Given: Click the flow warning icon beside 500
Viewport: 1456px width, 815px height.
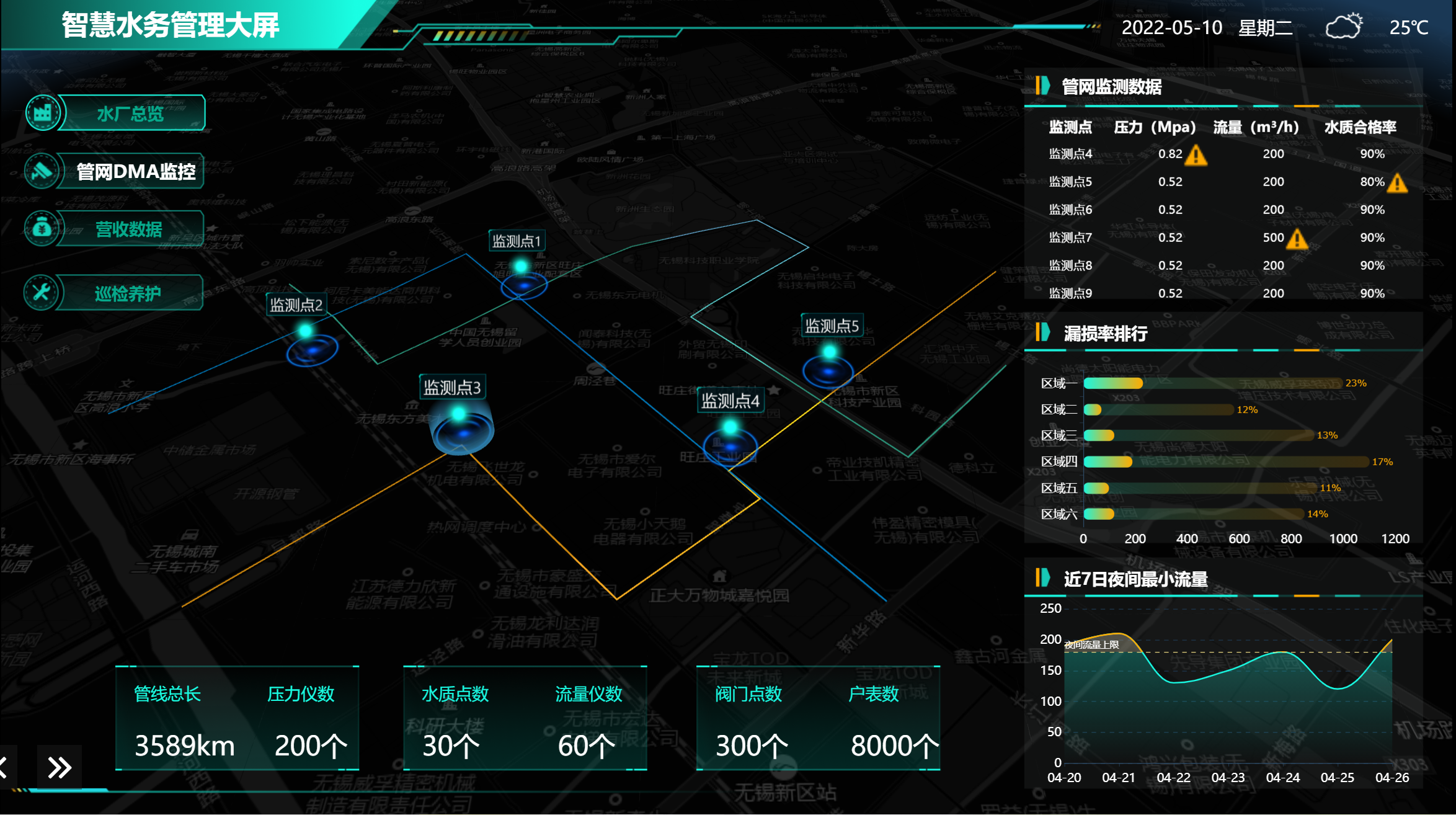Looking at the screenshot, I should (1297, 239).
